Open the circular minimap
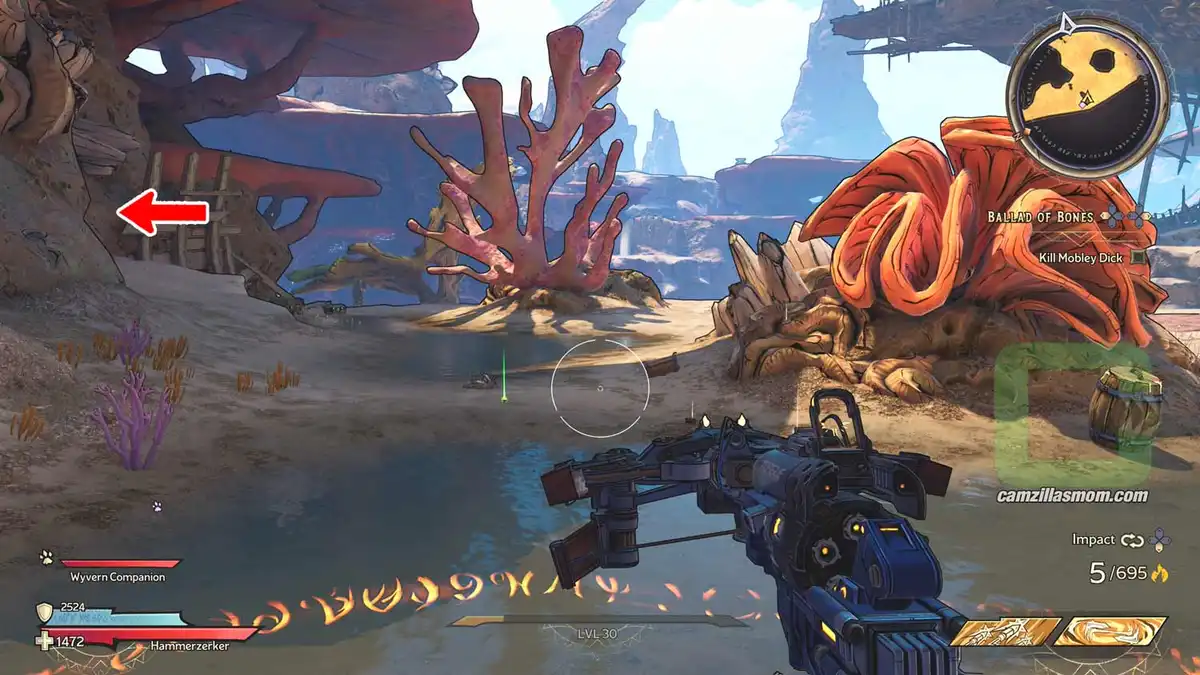 [x=1086, y=90]
